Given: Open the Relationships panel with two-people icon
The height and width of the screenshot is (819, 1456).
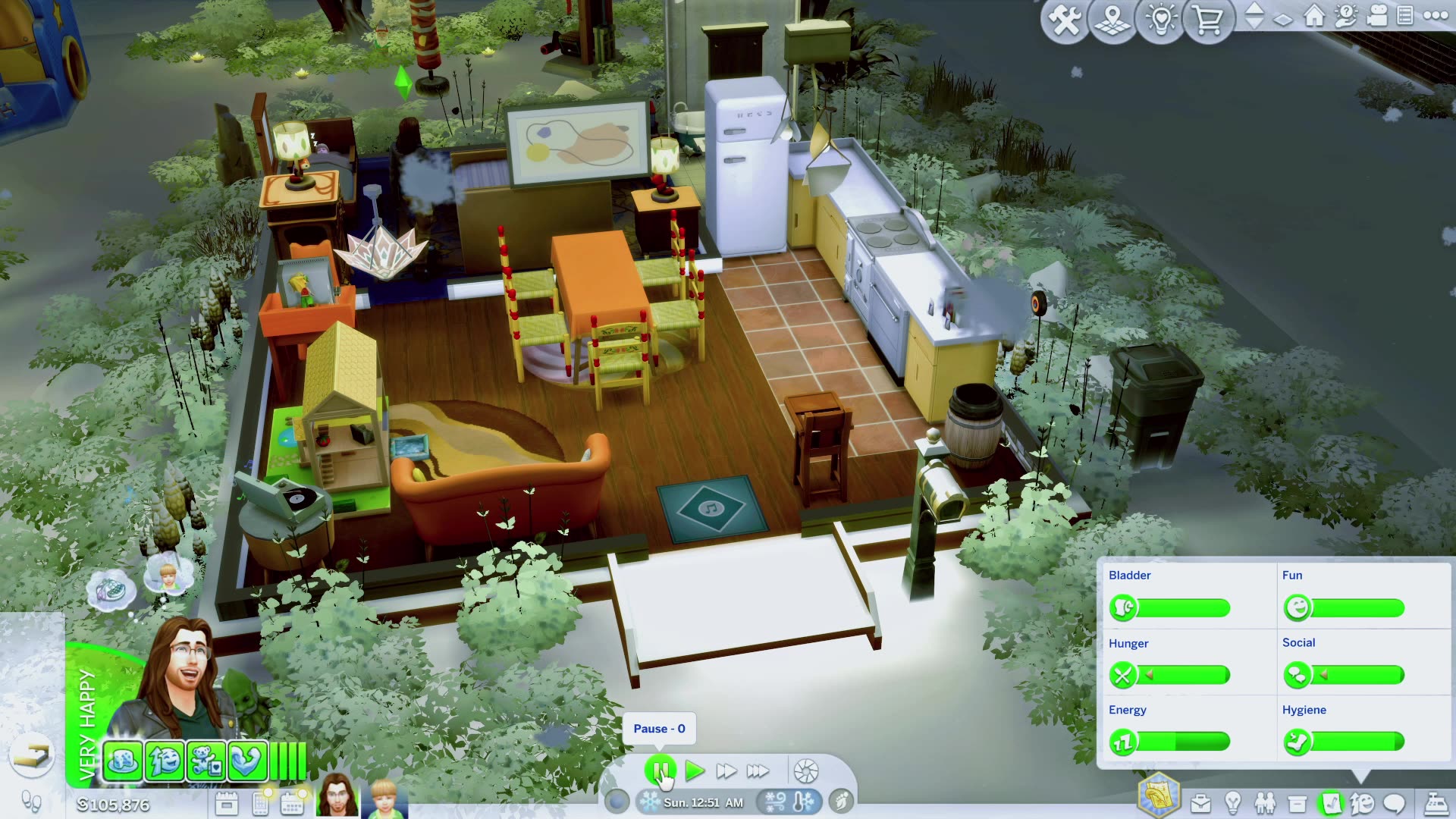Looking at the screenshot, I should click(x=1264, y=802).
